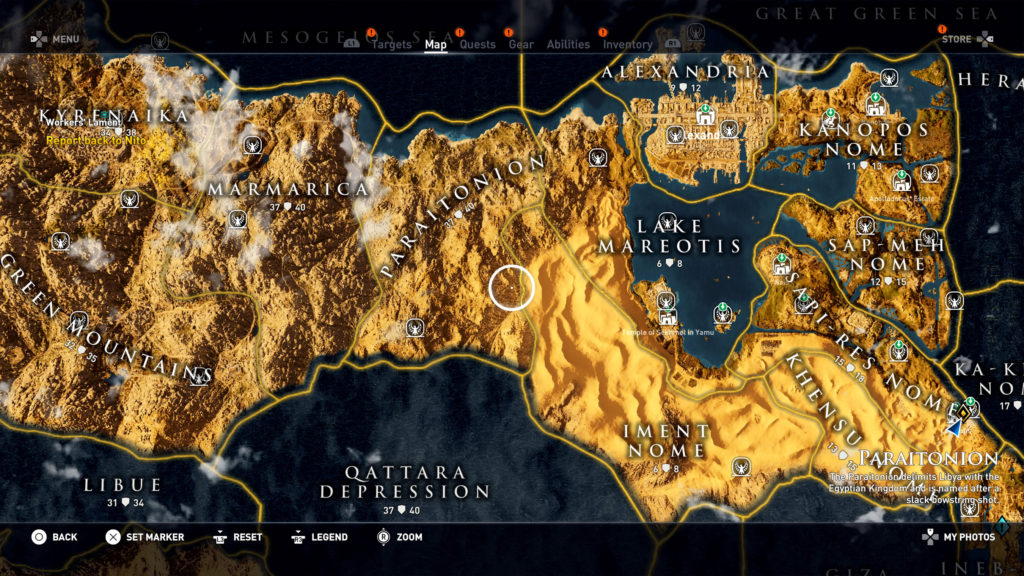
Task: Show the Abilities tab
Action: click(x=568, y=45)
